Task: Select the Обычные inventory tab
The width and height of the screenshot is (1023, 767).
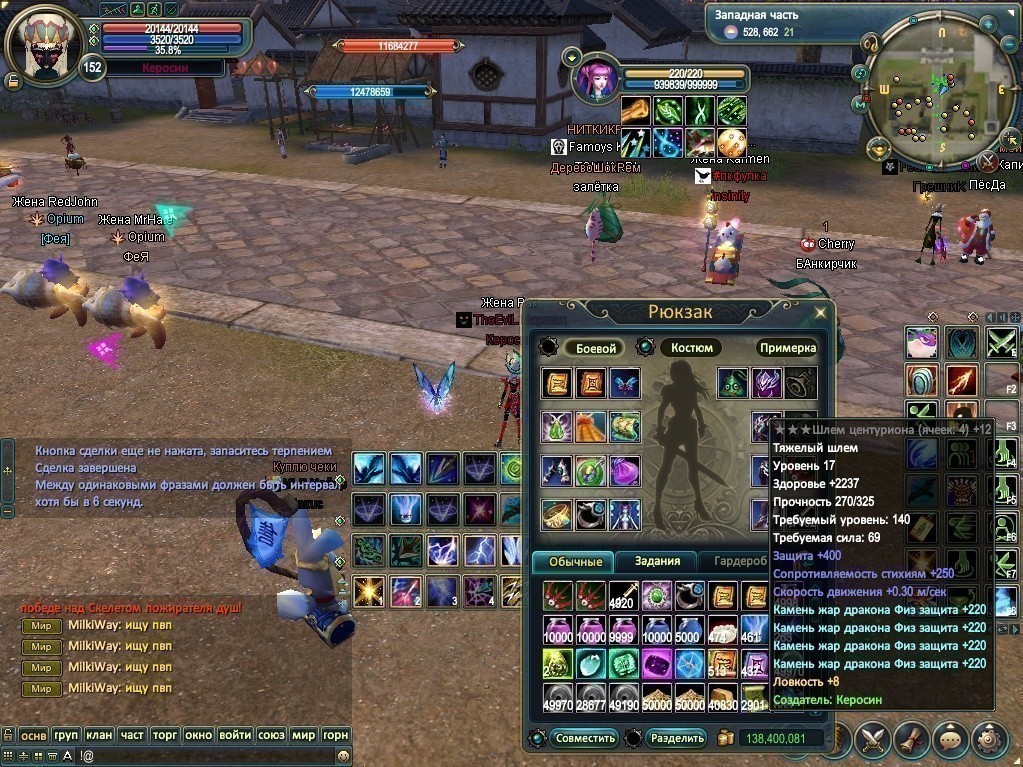Action: tap(575, 562)
